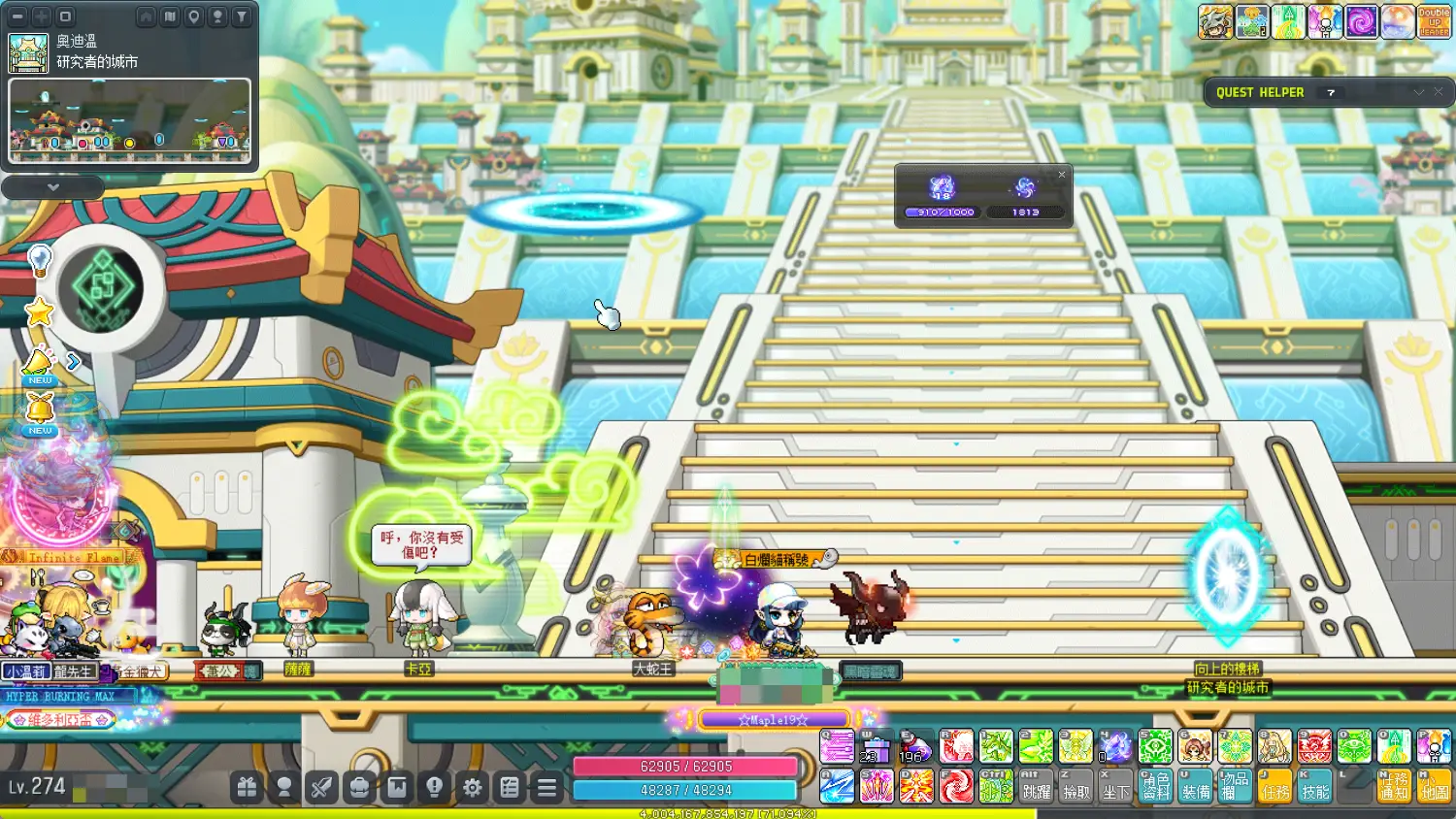This screenshot has height=819, width=1456.
Task: Click the minimap filter funnel icon
Action: (242, 16)
